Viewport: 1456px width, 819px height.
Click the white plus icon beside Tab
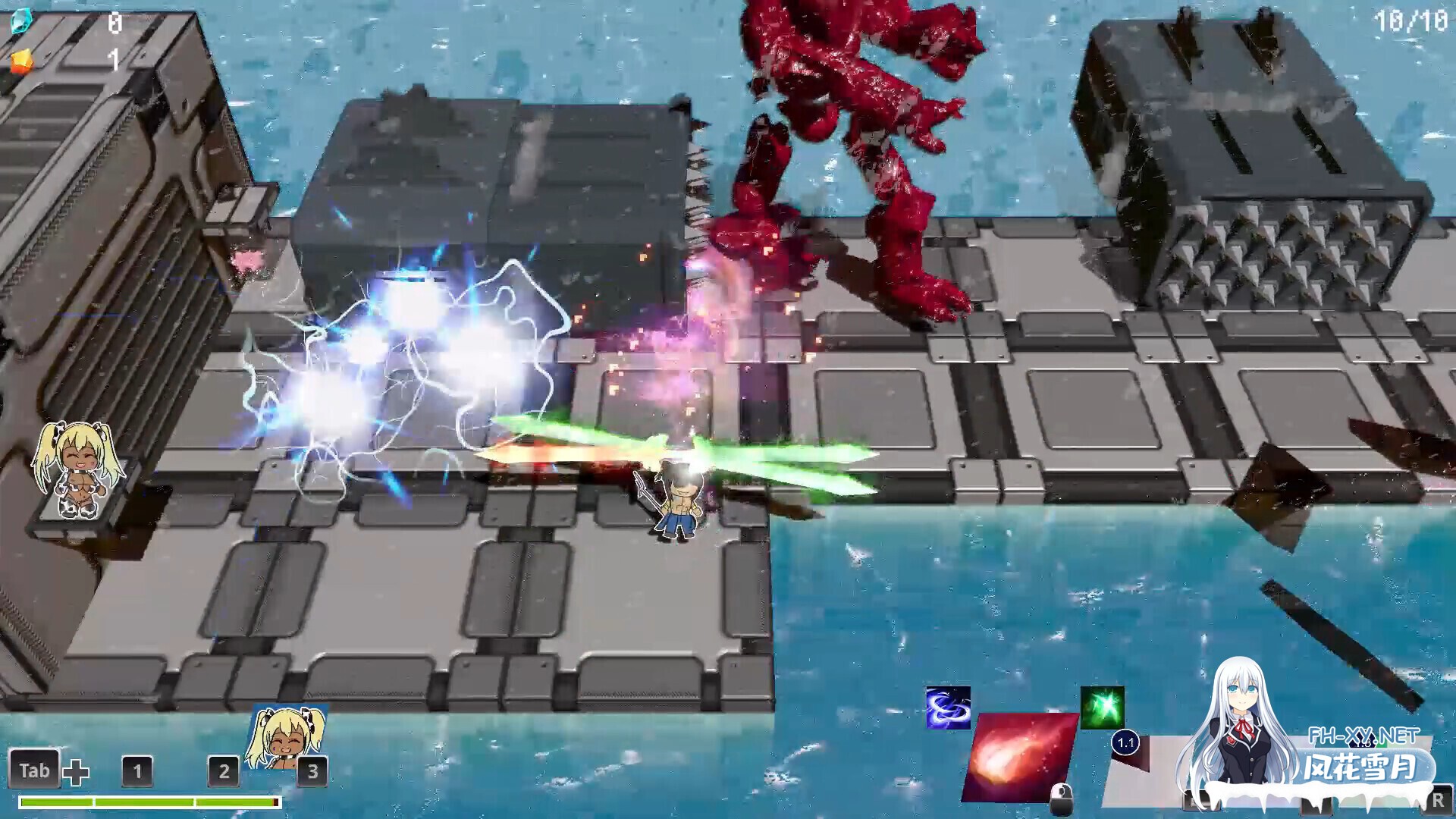coord(76,773)
